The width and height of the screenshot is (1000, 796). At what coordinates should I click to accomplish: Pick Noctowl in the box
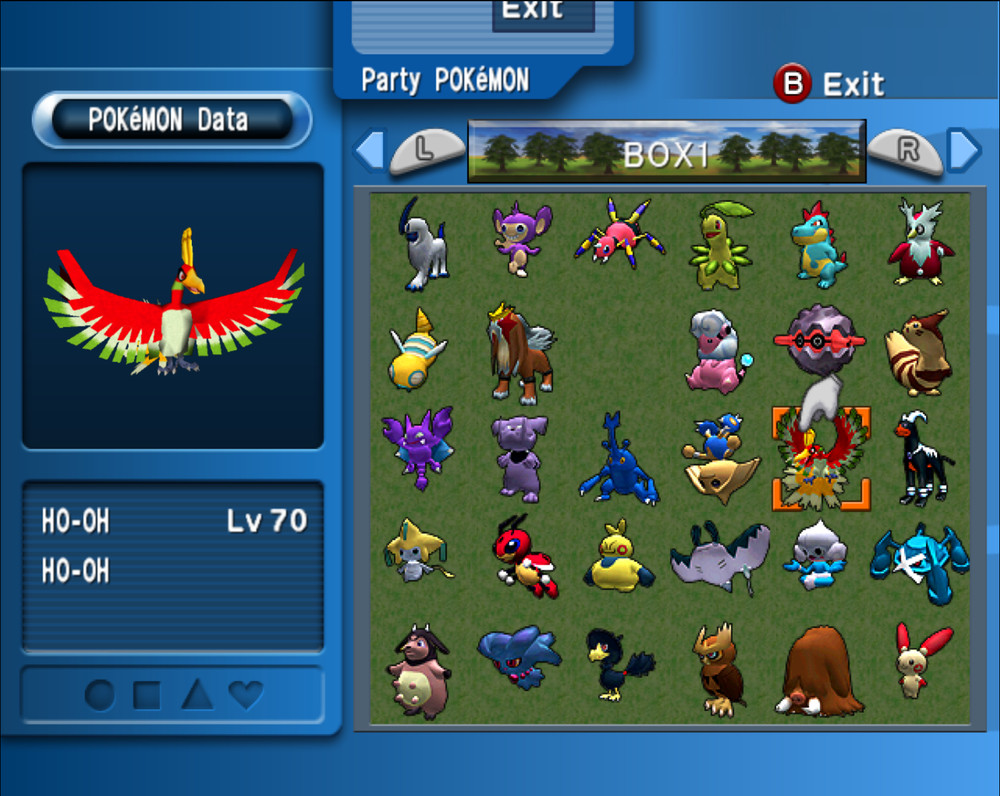[718, 668]
